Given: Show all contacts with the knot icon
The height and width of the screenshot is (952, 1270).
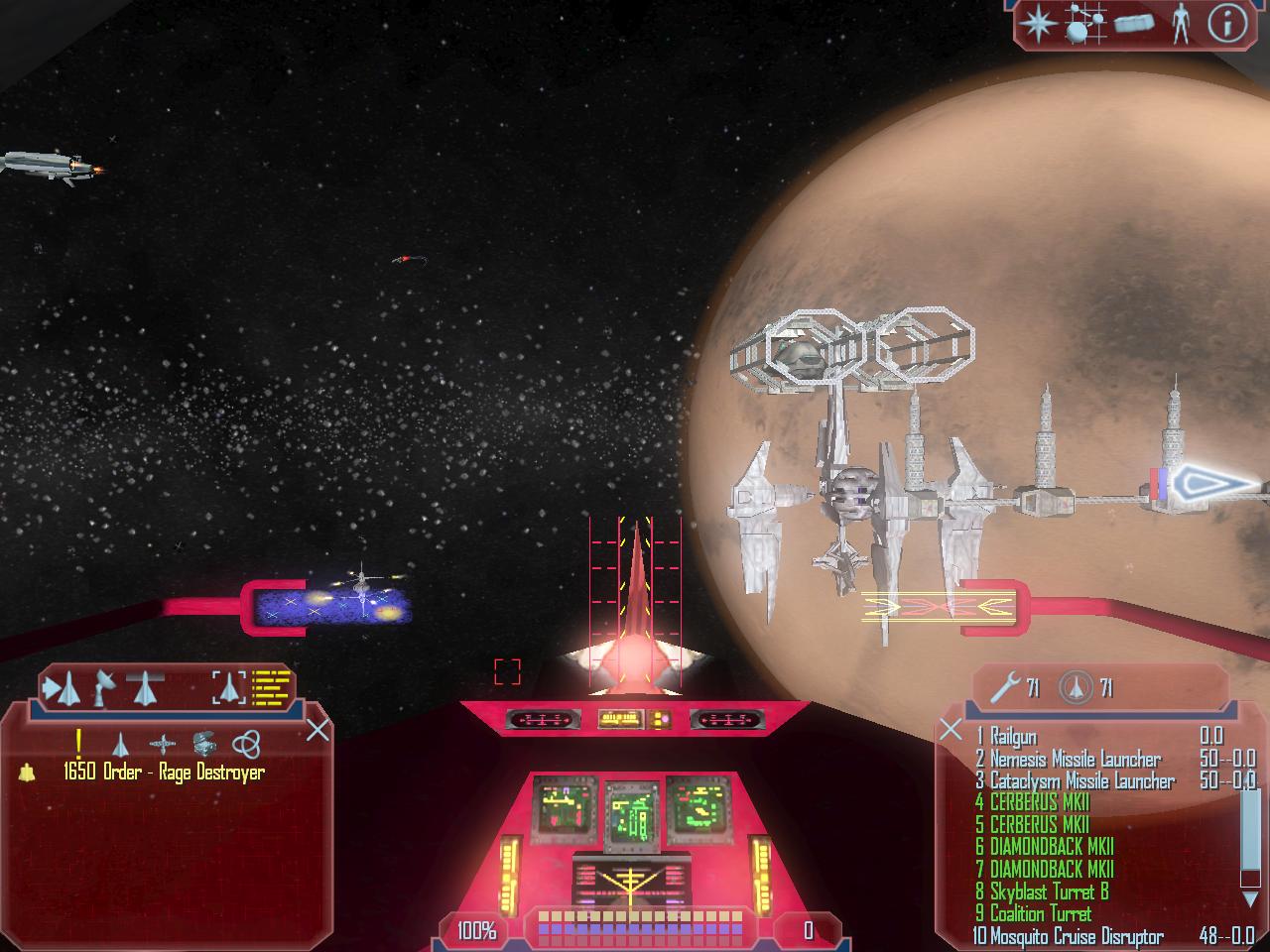Looking at the screenshot, I should pyautogui.click(x=246, y=743).
